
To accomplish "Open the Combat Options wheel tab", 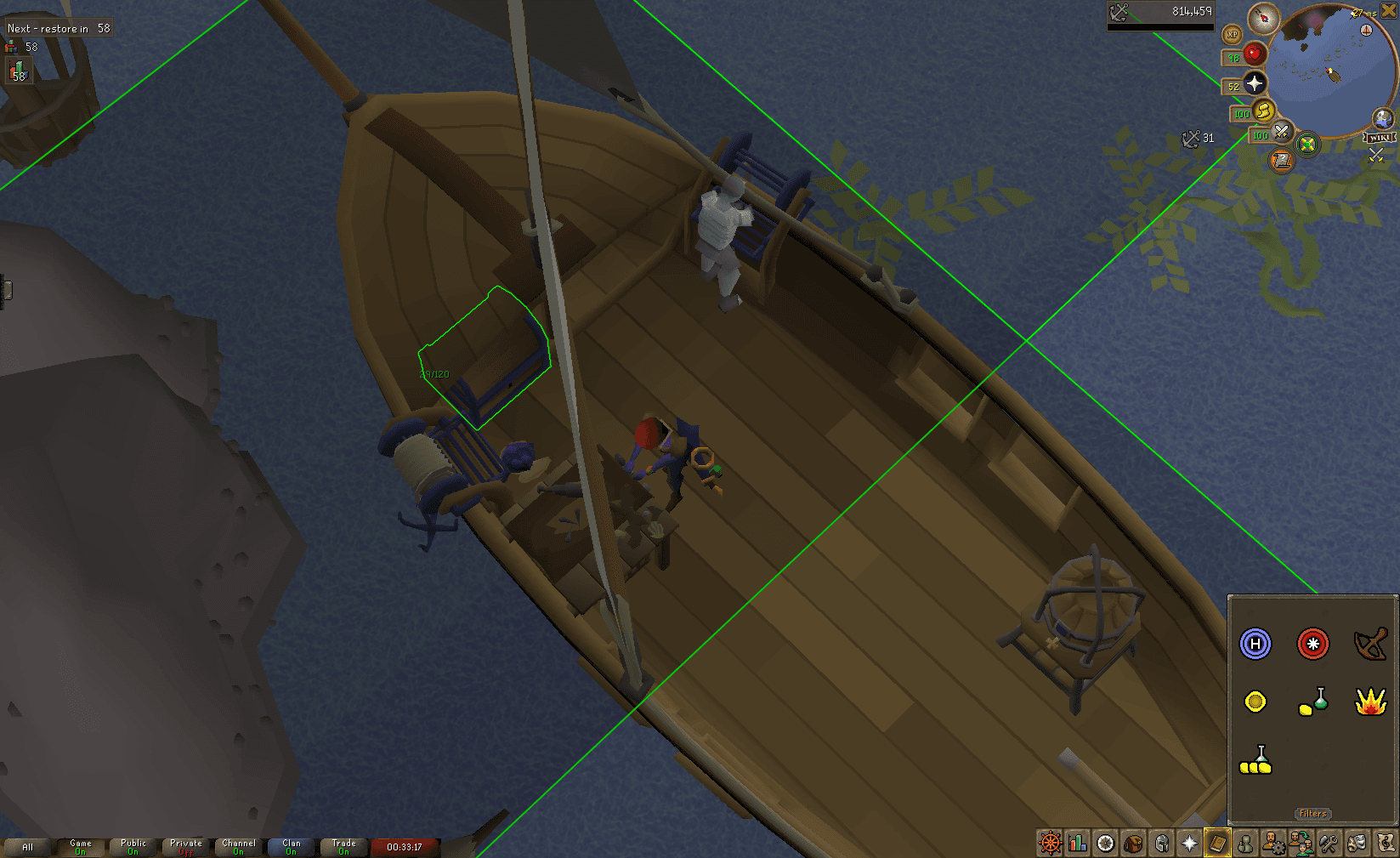I will click(1049, 844).
